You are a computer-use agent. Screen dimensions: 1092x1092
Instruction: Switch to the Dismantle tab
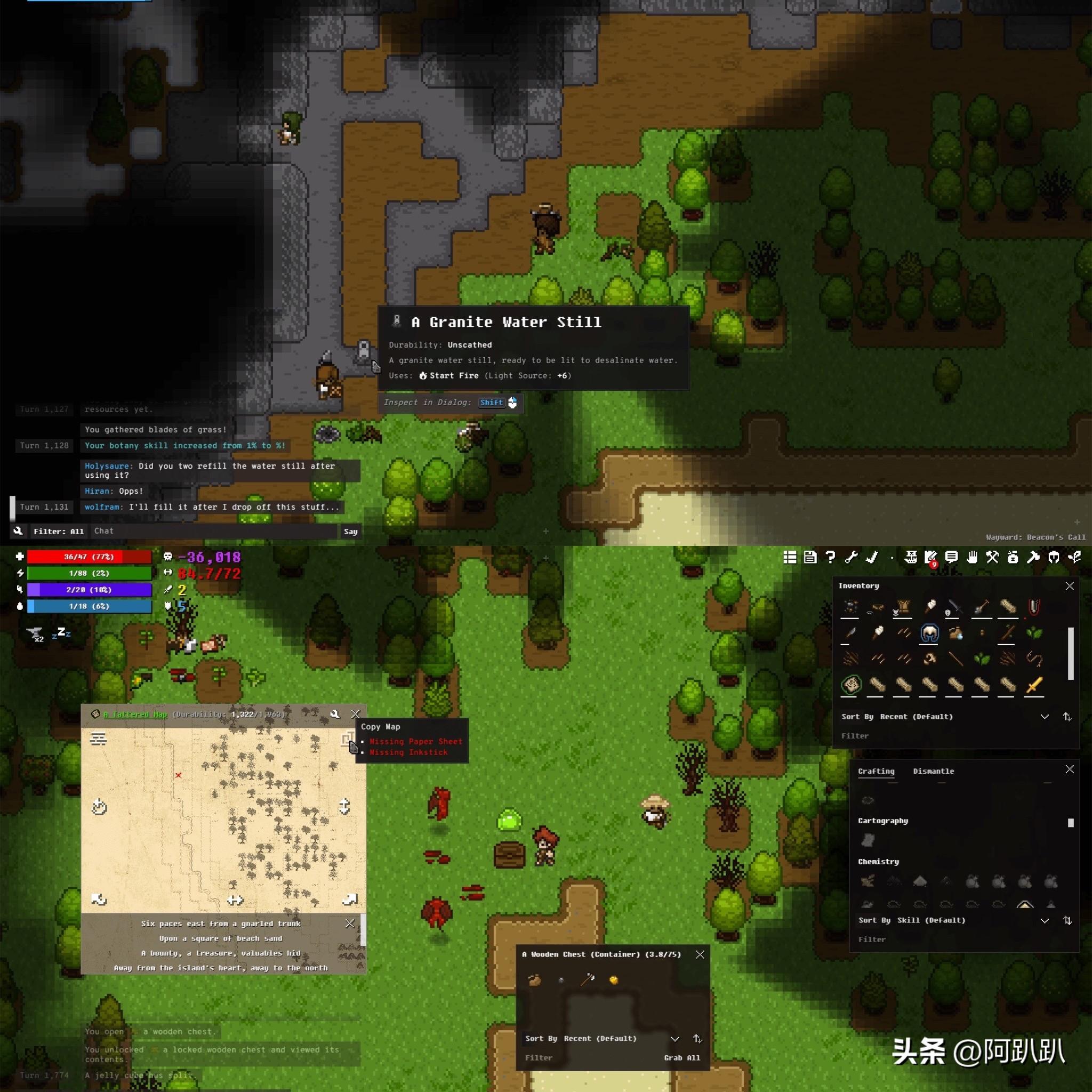(933, 771)
